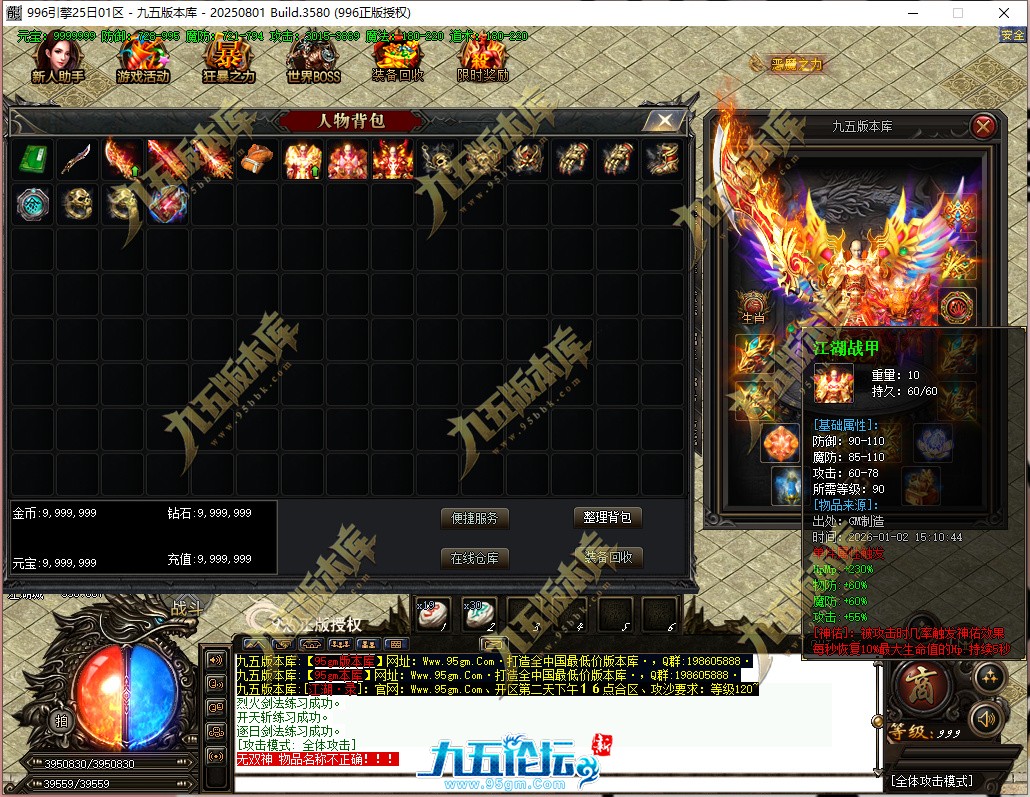Open 便捷服务 convenient services
1030x797 pixels.
pyautogui.click(x=475, y=518)
